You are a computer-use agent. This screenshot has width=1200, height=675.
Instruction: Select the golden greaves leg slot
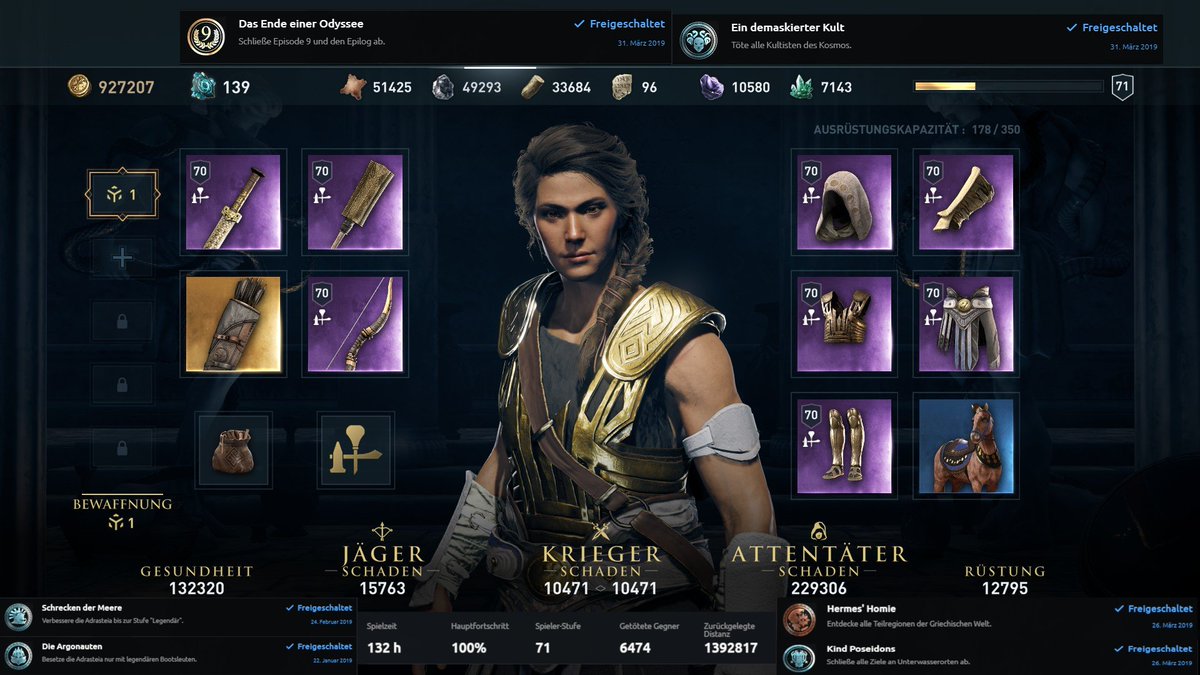pyautogui.click(x=843, y=447)
